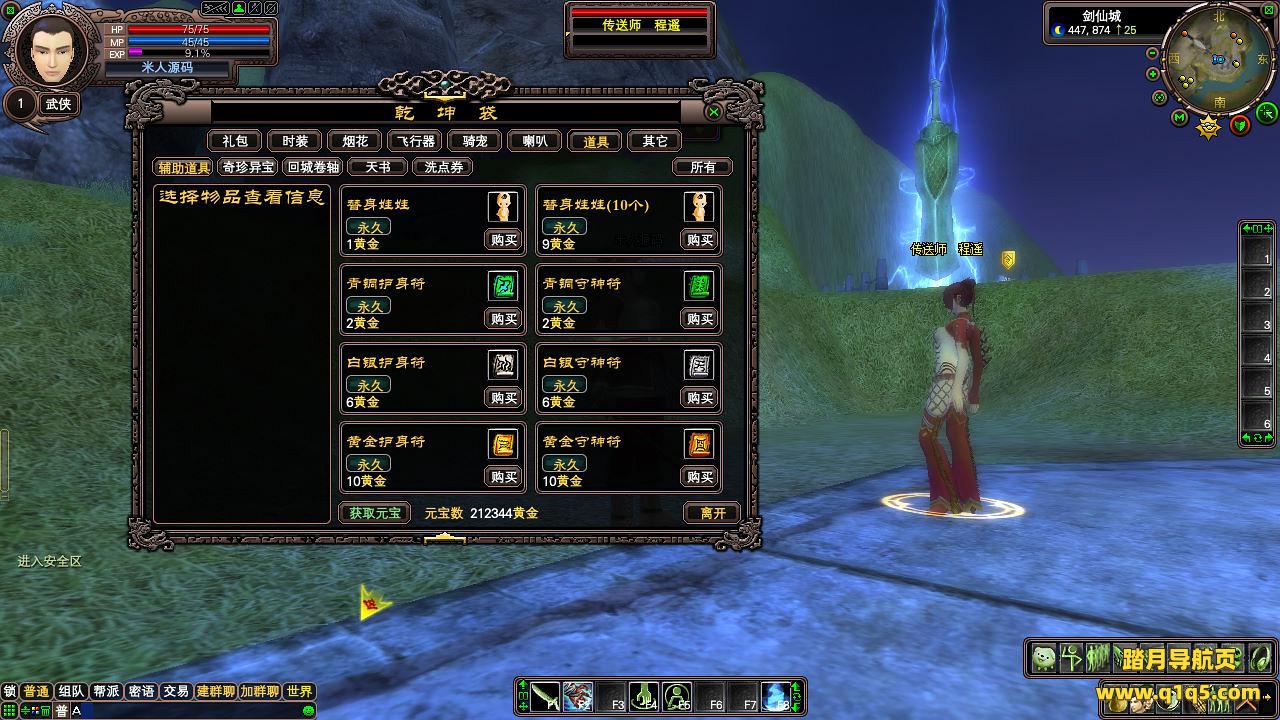Select the 飞行器 category tab

click(x=413, y=142)
